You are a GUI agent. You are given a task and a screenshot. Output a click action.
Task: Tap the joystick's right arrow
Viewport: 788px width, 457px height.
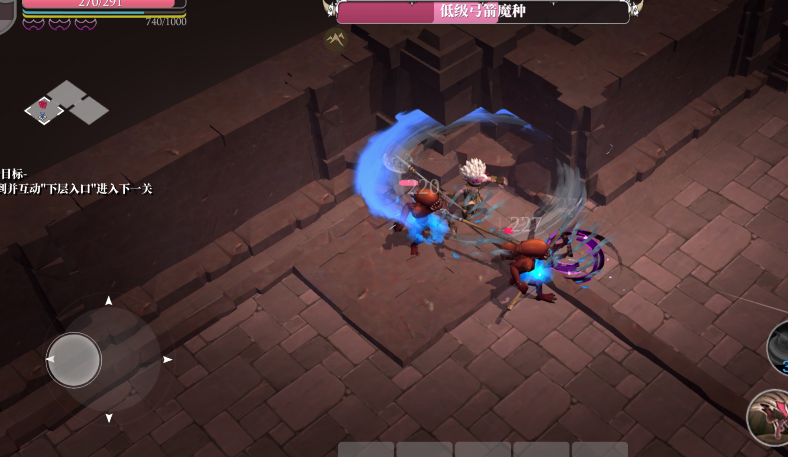pyautogui.click(x=167, y=359)
